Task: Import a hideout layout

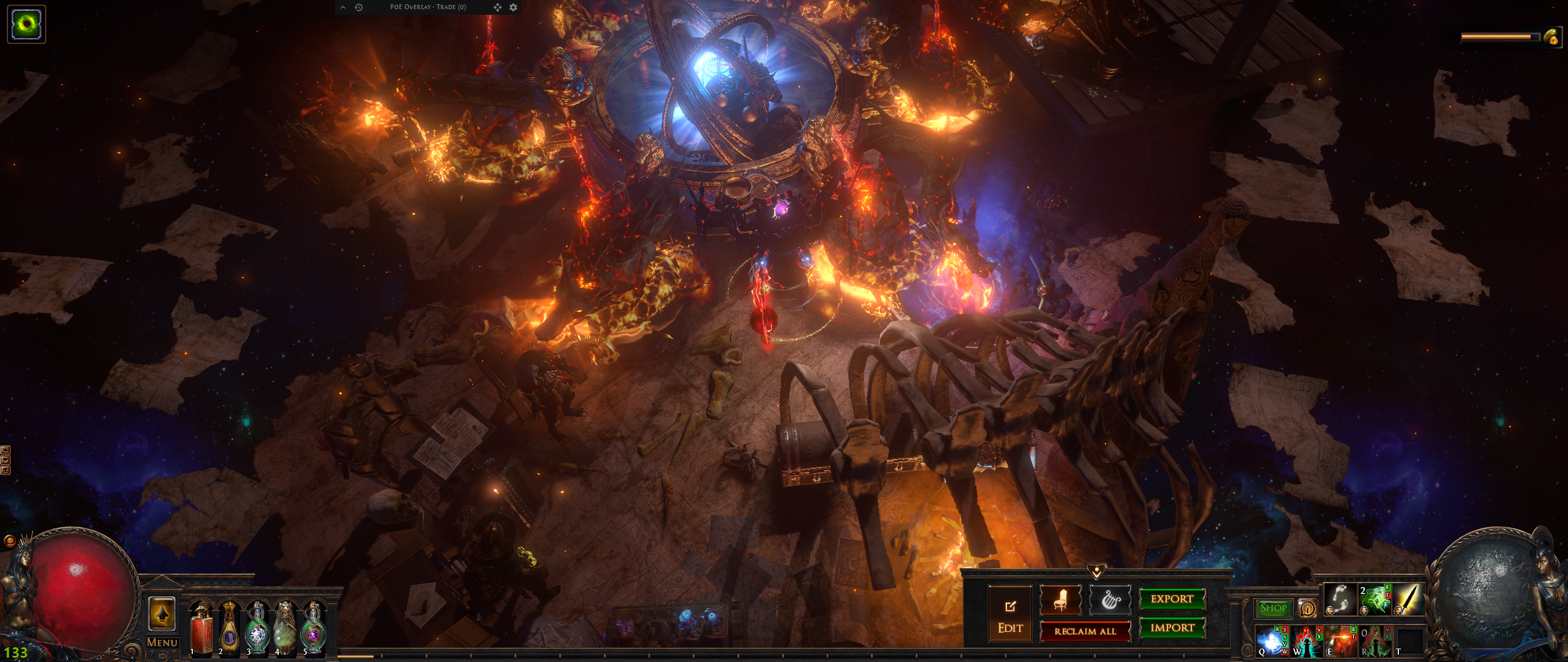Action: point(1172,628)
